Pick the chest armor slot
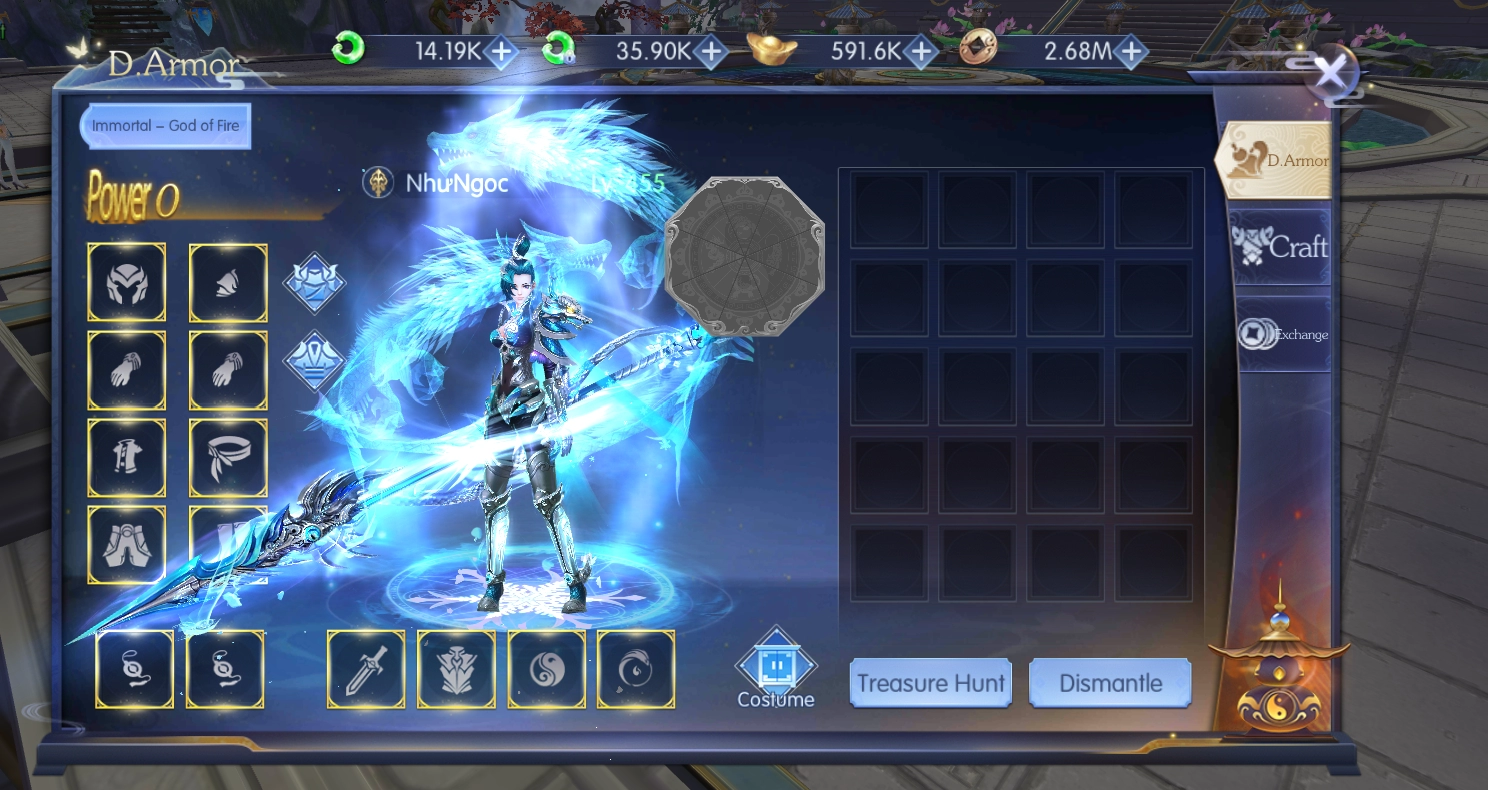This screenshot has height=790, width=1488. tap(456, 669)
